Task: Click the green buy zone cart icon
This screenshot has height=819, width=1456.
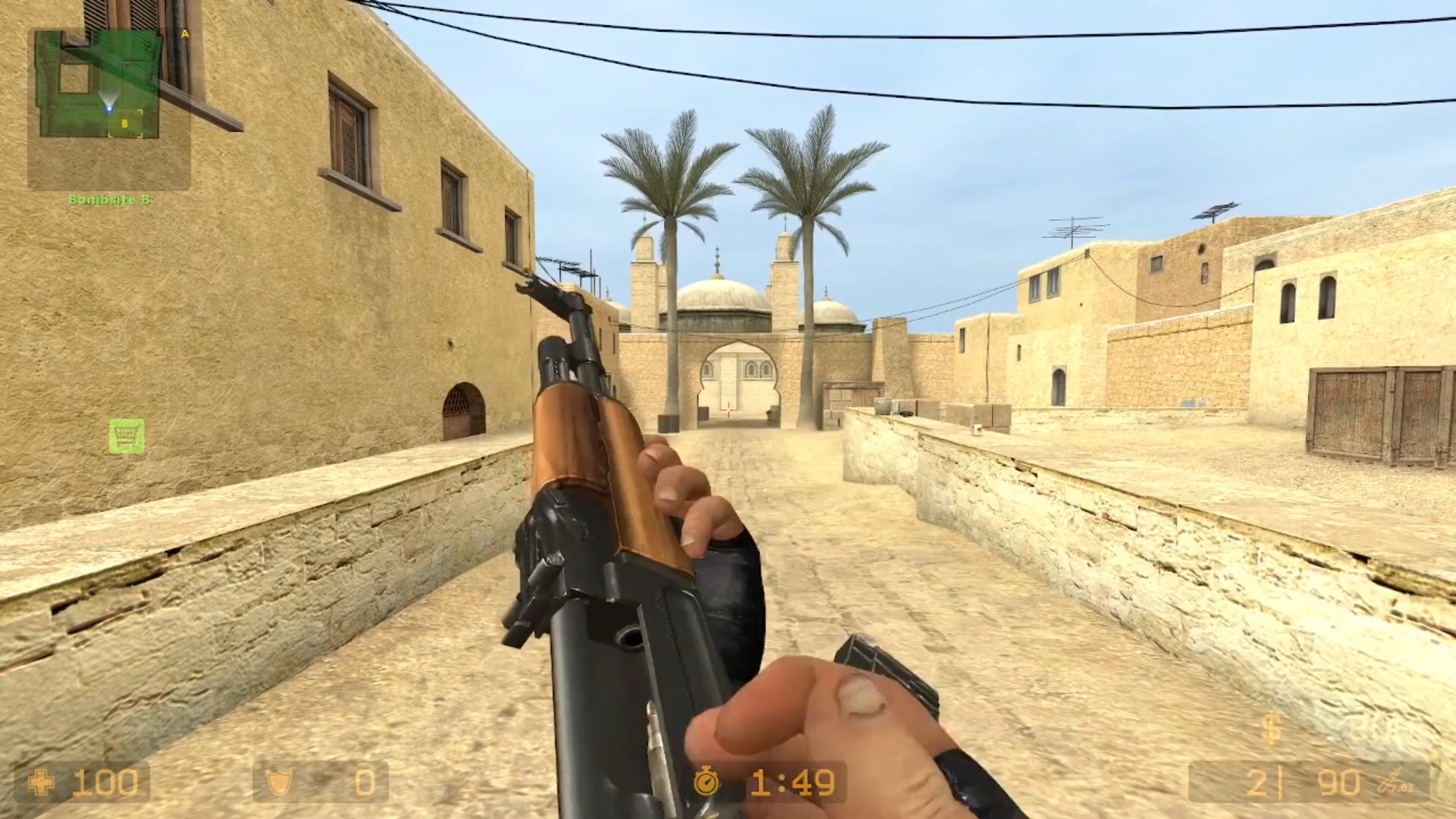Action: (127, 435)
